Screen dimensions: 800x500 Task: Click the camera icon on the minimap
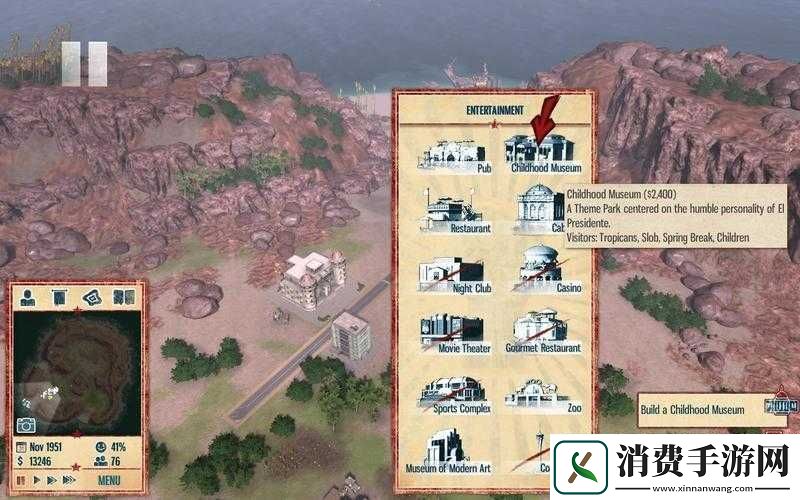click(26, 425)
